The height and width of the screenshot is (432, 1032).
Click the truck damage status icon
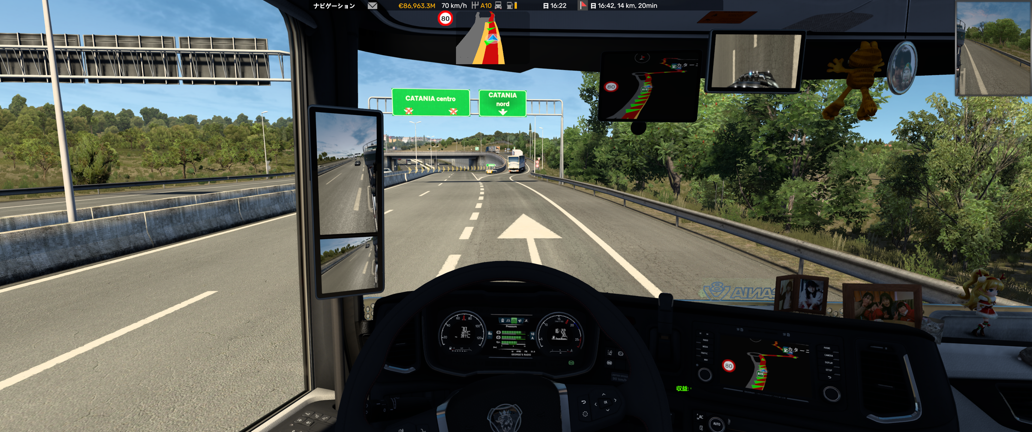(x=498, y=6)
